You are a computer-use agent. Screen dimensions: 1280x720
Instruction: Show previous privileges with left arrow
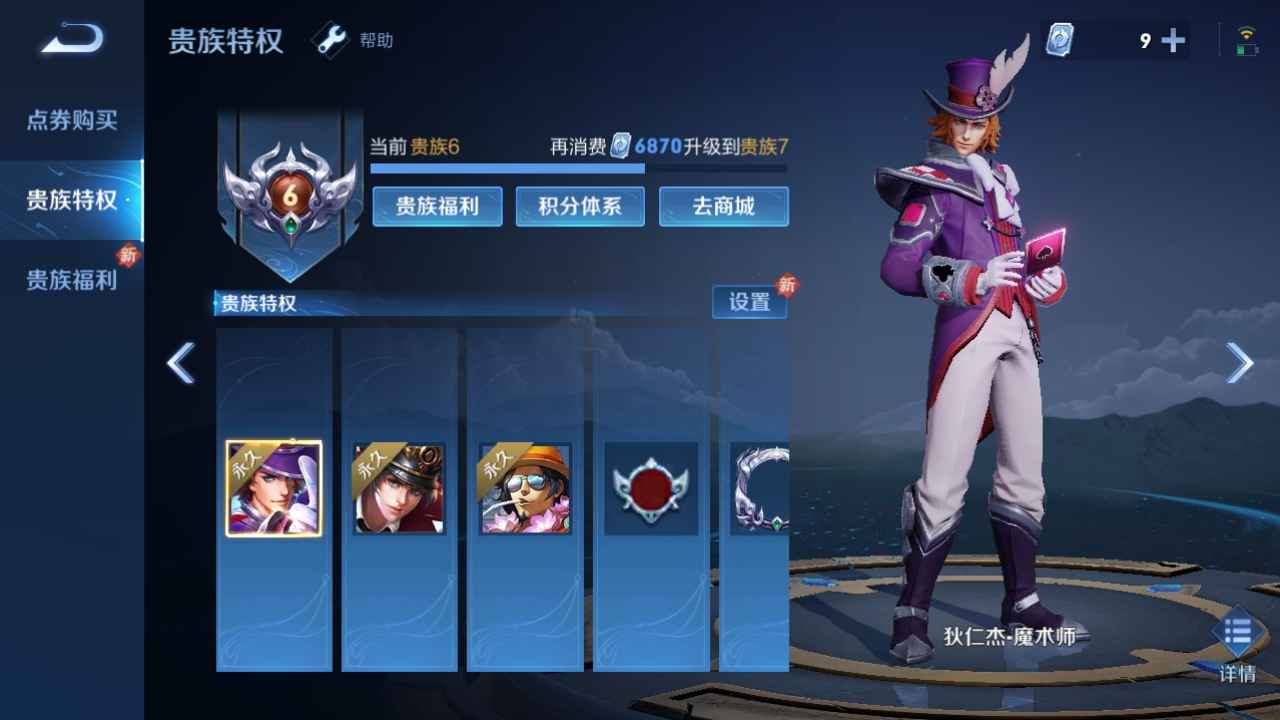click(181, 363)
